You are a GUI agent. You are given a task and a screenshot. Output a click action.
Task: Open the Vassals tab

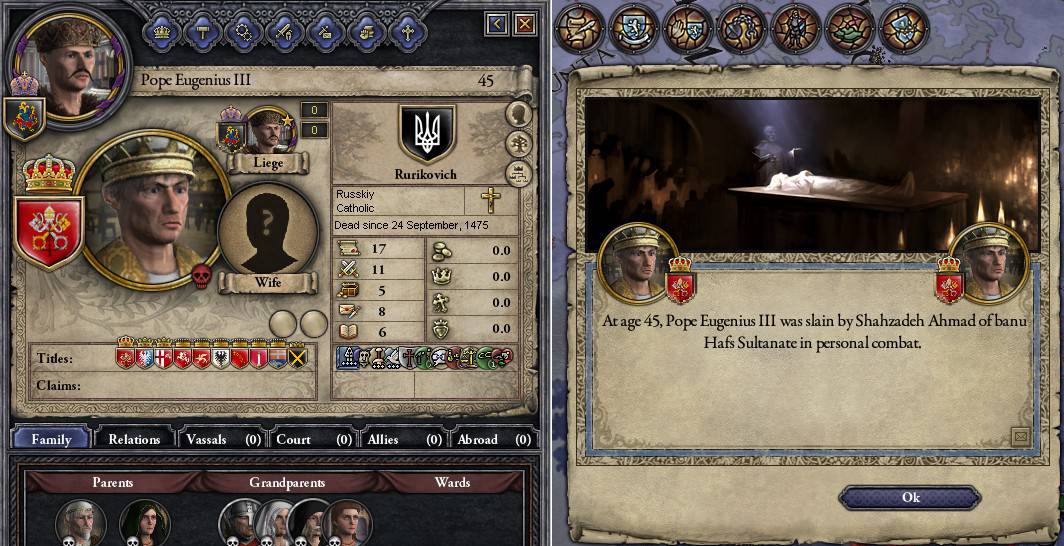coord(222,439)
